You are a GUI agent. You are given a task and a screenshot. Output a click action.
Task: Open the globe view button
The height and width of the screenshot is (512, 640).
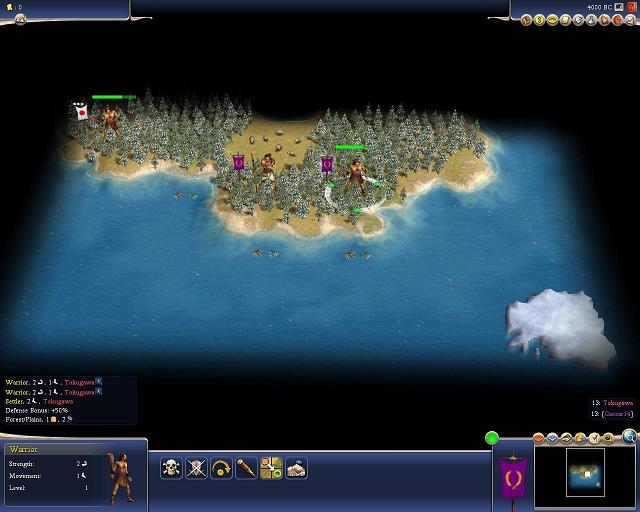[629, 436]
